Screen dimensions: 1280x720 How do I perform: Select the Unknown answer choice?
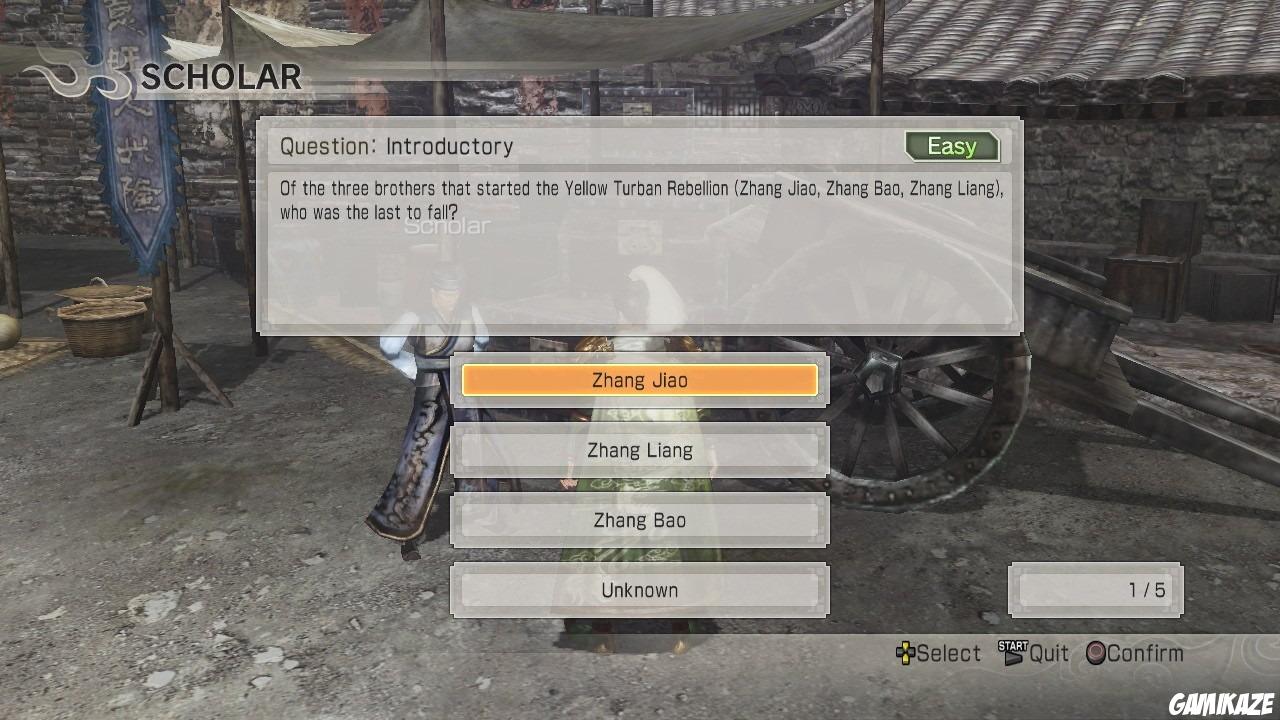point(640,590)
